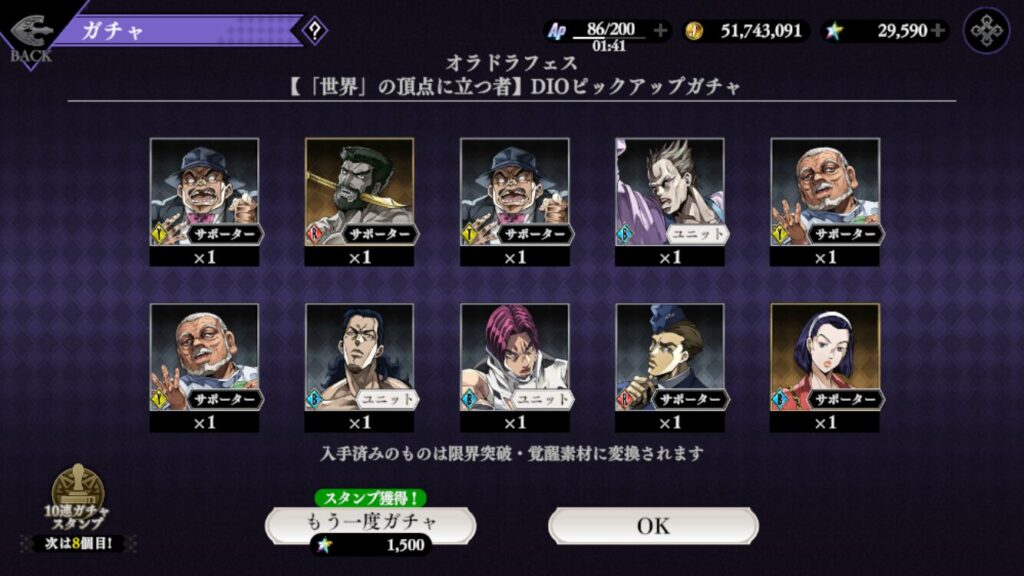Image resolution: width=1024 pixels, height=576 pixels.
Task: Inspect the pompadour man in blue uniform card
Action: [669, 358]
